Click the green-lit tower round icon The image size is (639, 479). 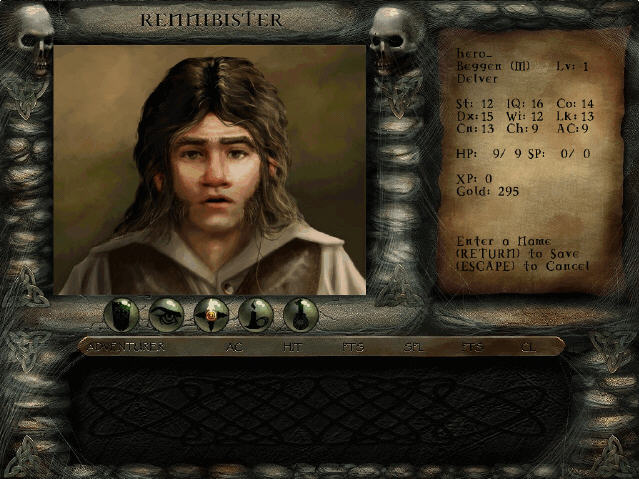(121, 315)
